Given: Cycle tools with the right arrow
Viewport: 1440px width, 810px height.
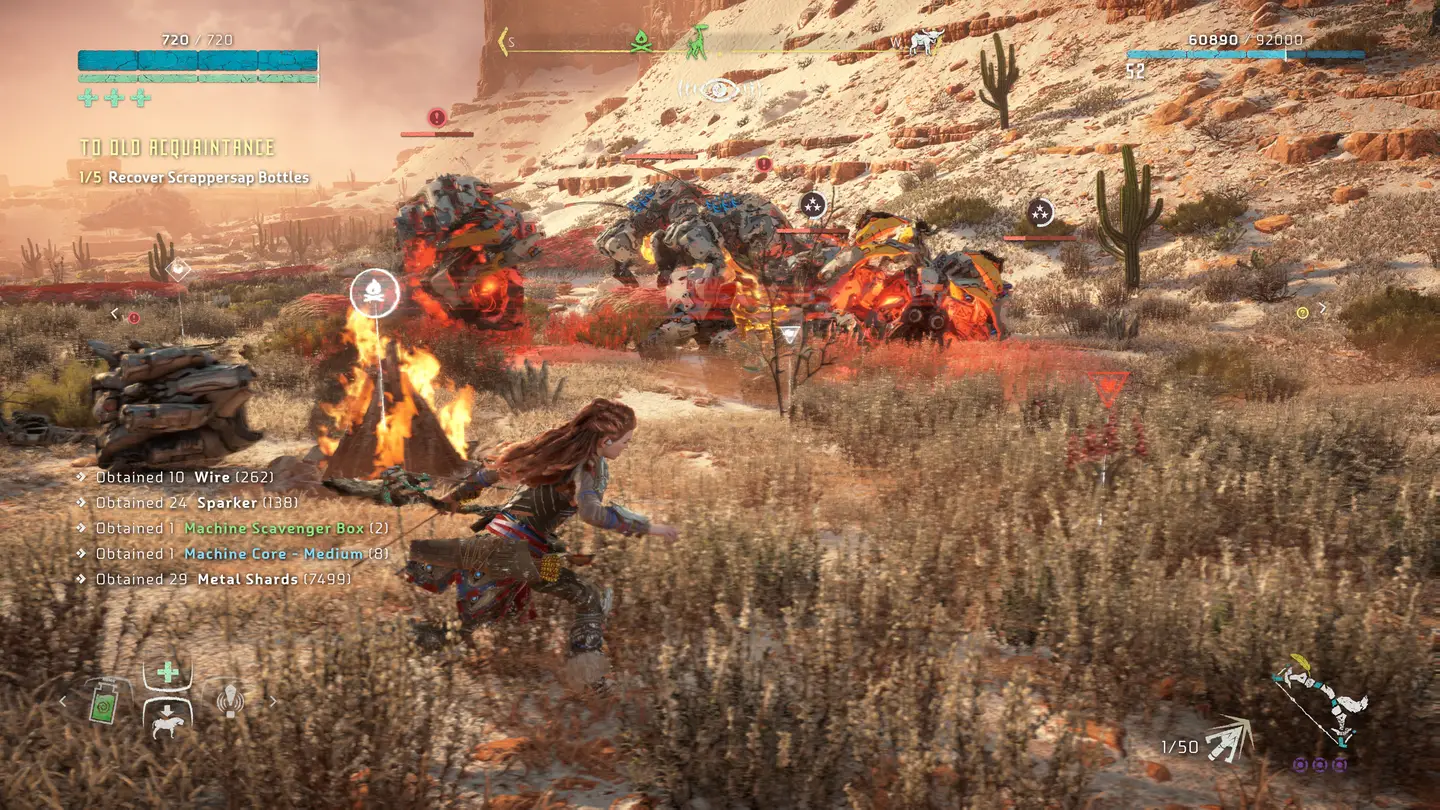Looking at the screenshot, I should (272, 702).
